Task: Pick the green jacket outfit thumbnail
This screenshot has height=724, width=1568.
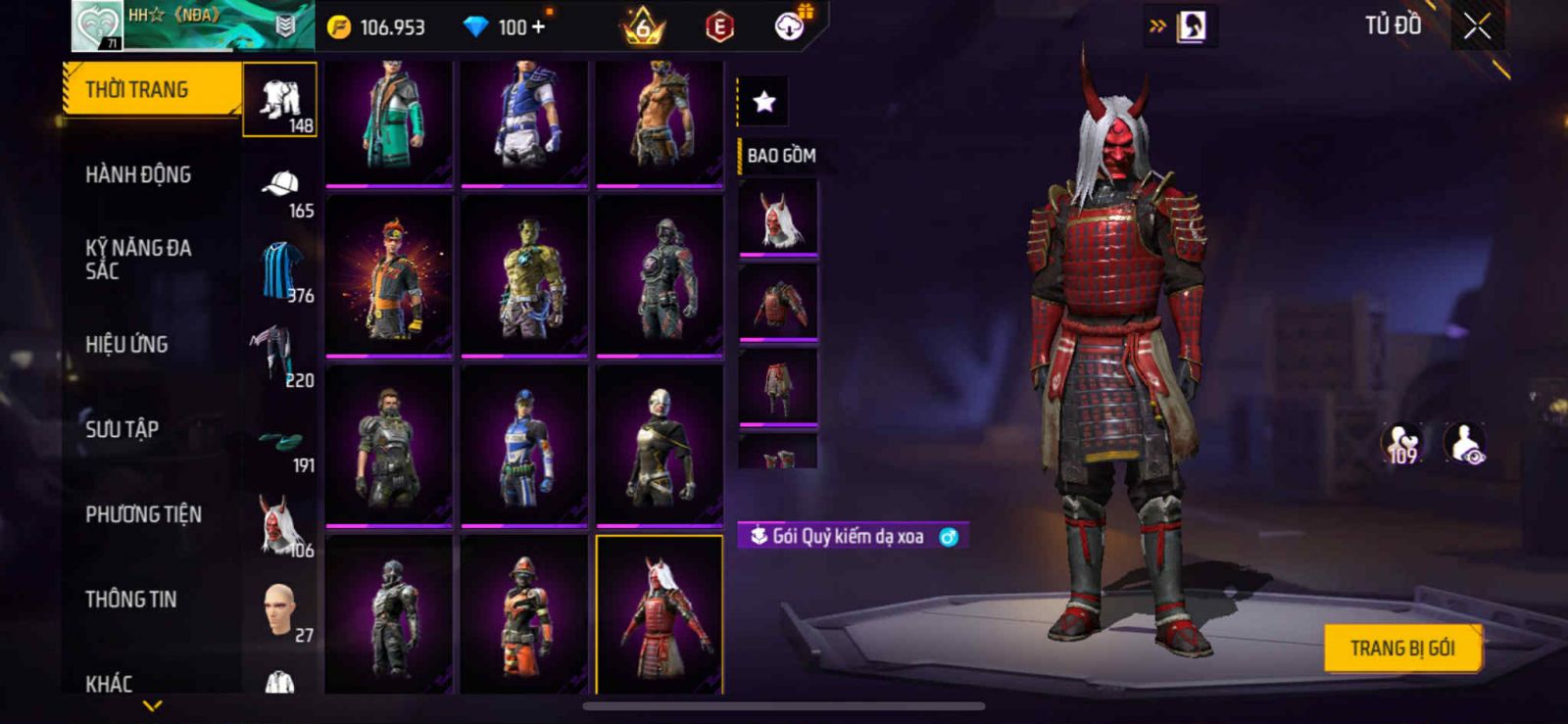Action: tap(389, 121)
